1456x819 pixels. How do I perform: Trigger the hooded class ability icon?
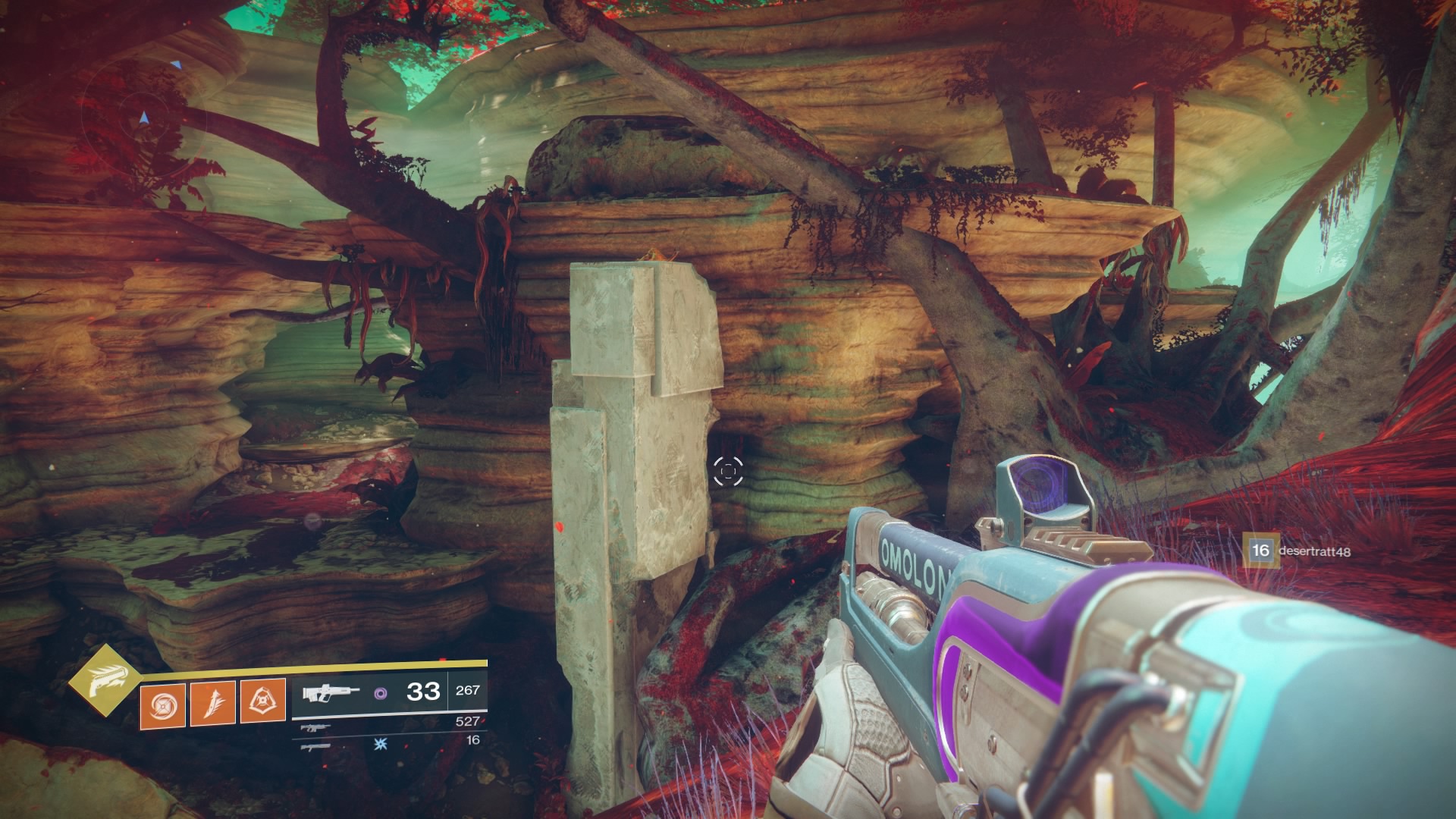tap(262, 701)
